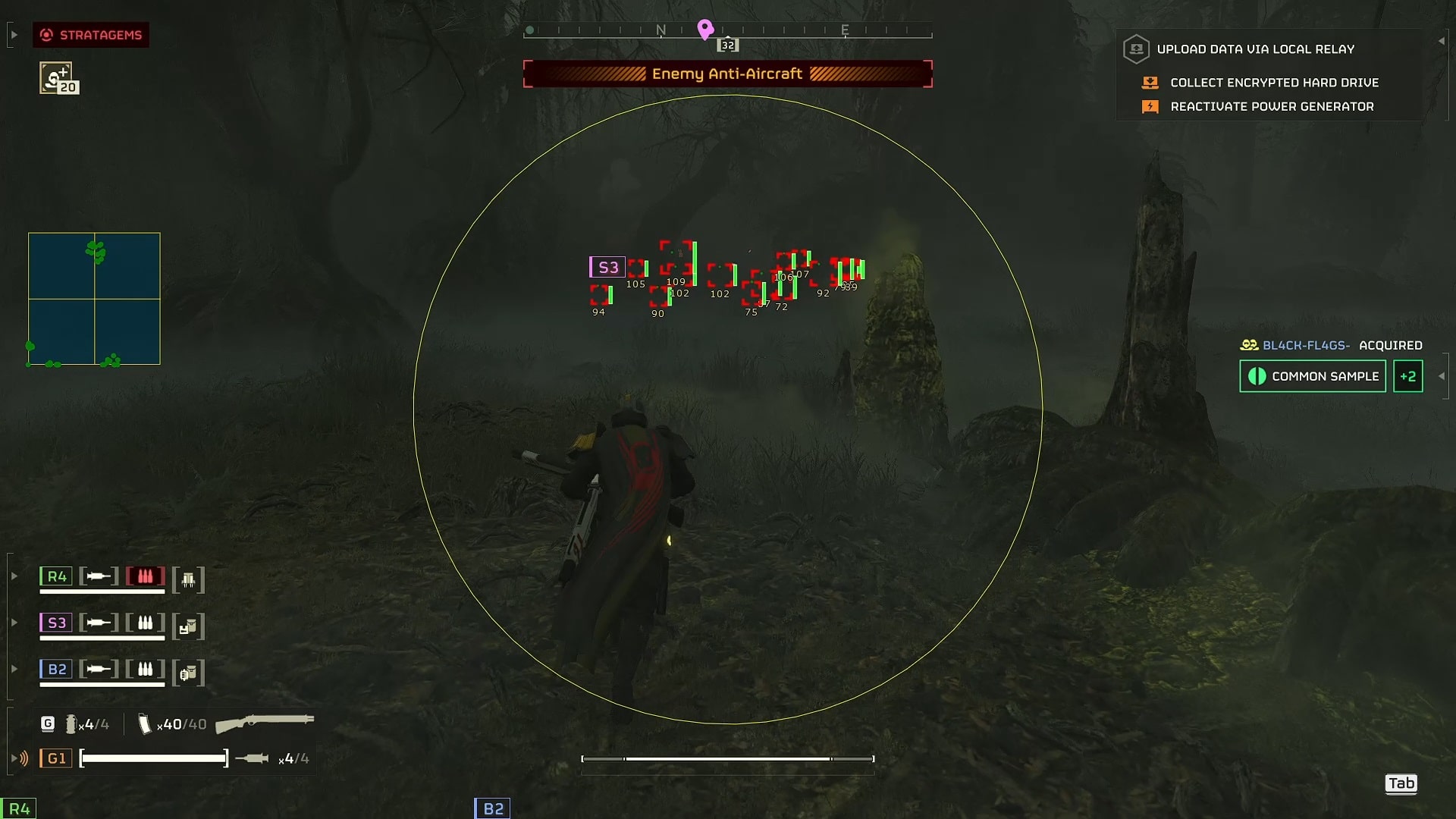Select squadmate S3 in the squad list
This screenshot has width=1456, height=819.
click(x=56, y=623)
